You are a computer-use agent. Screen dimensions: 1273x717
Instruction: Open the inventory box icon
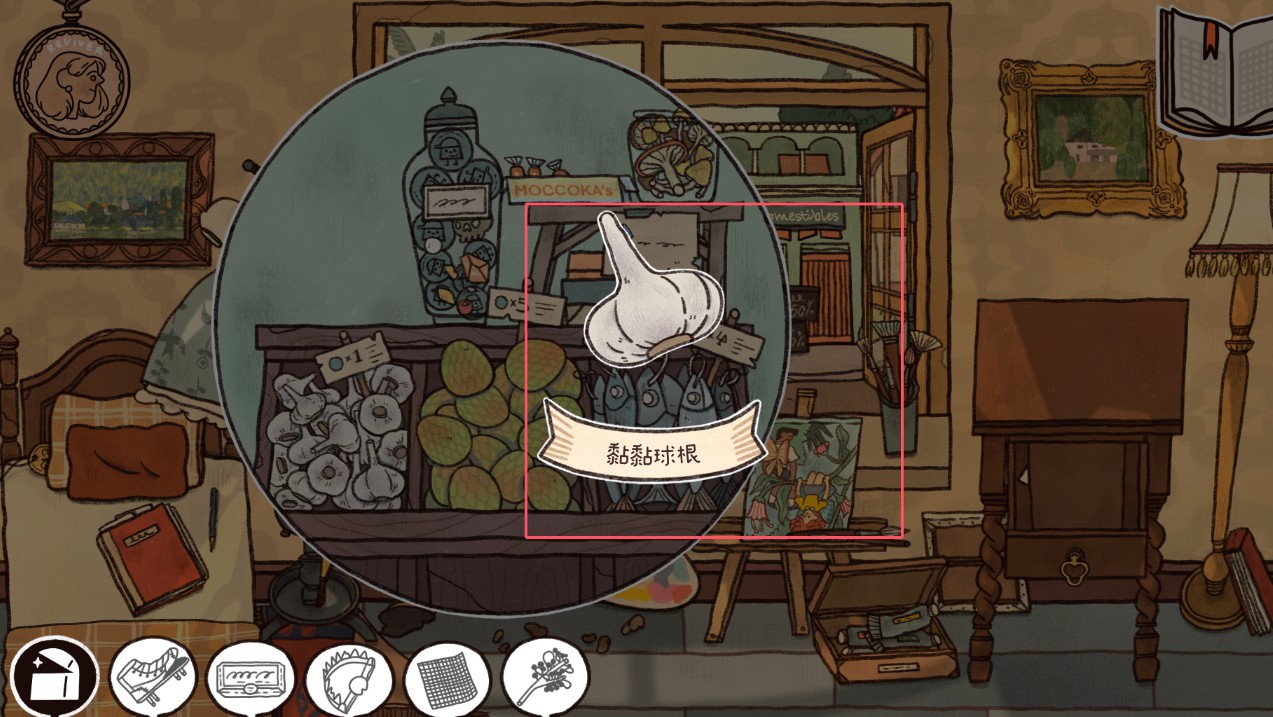pos(53,679)
